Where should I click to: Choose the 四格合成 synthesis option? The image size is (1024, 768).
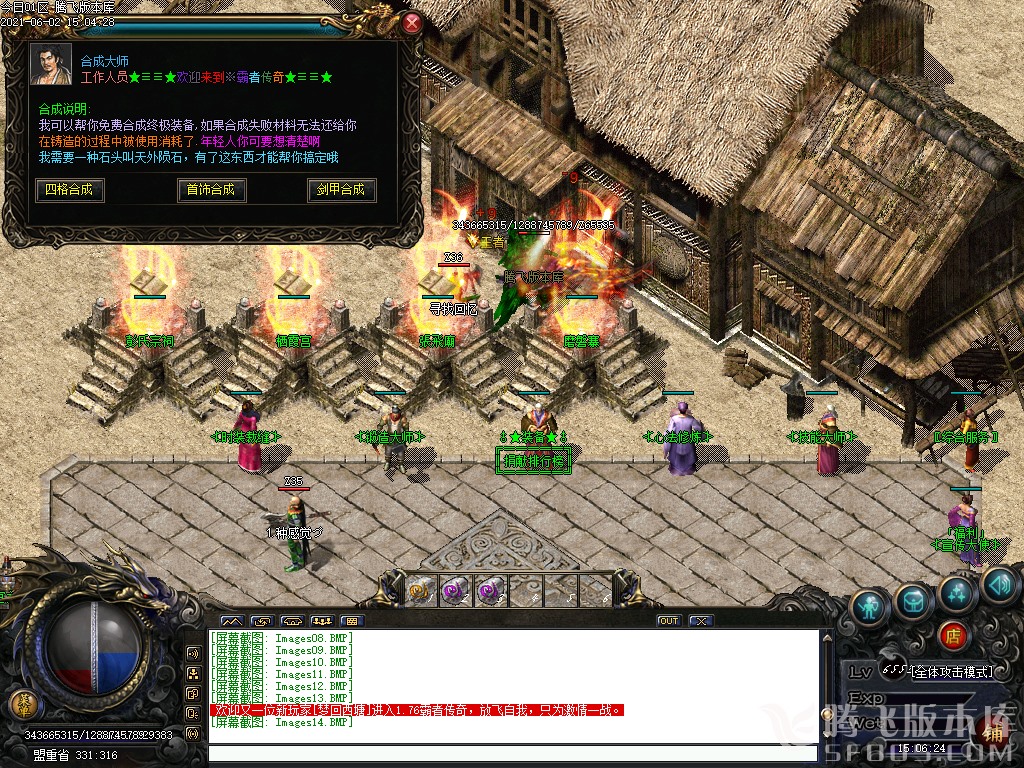(70, 189)
